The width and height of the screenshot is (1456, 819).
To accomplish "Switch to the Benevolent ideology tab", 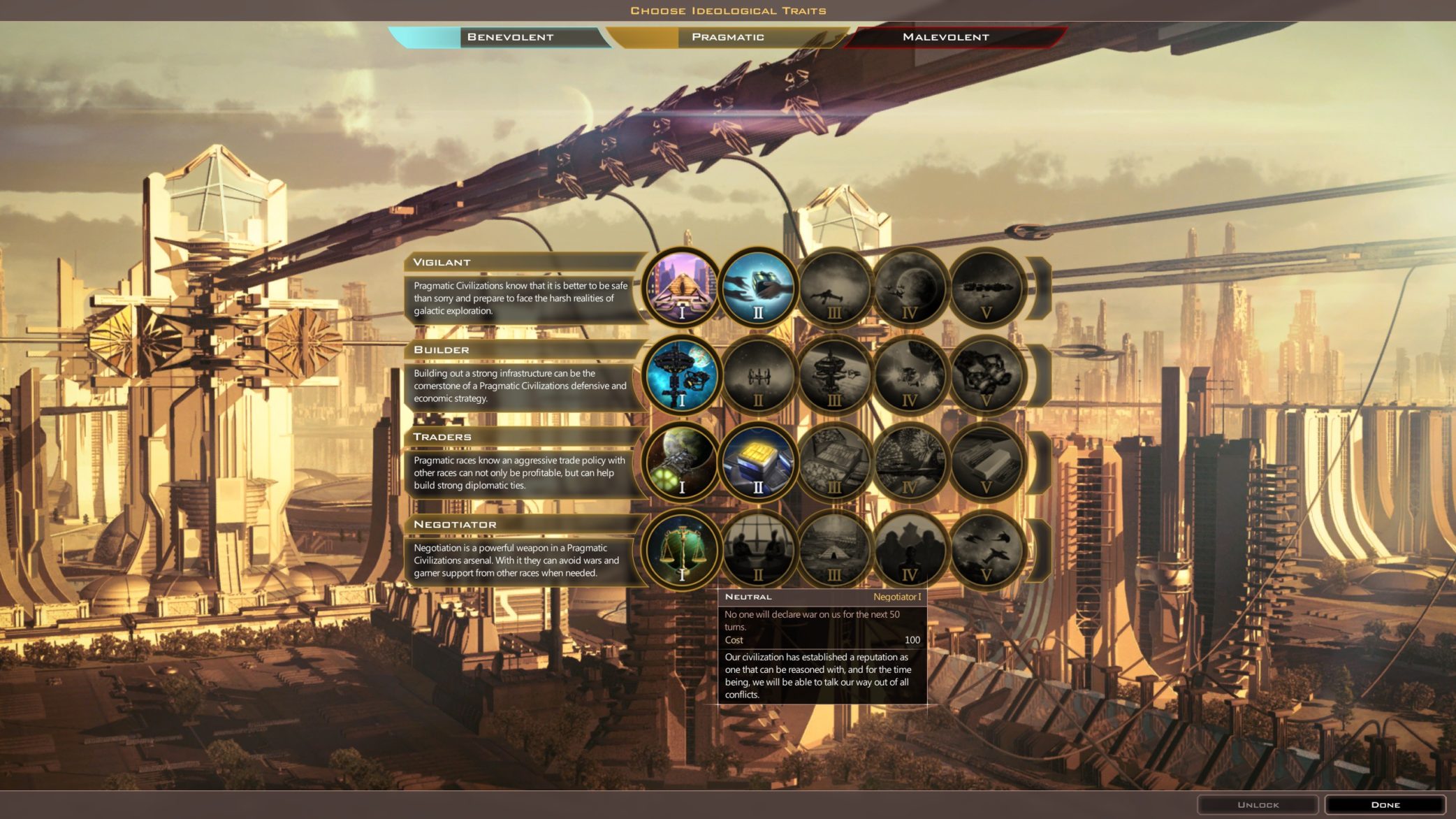I will 509,37.
